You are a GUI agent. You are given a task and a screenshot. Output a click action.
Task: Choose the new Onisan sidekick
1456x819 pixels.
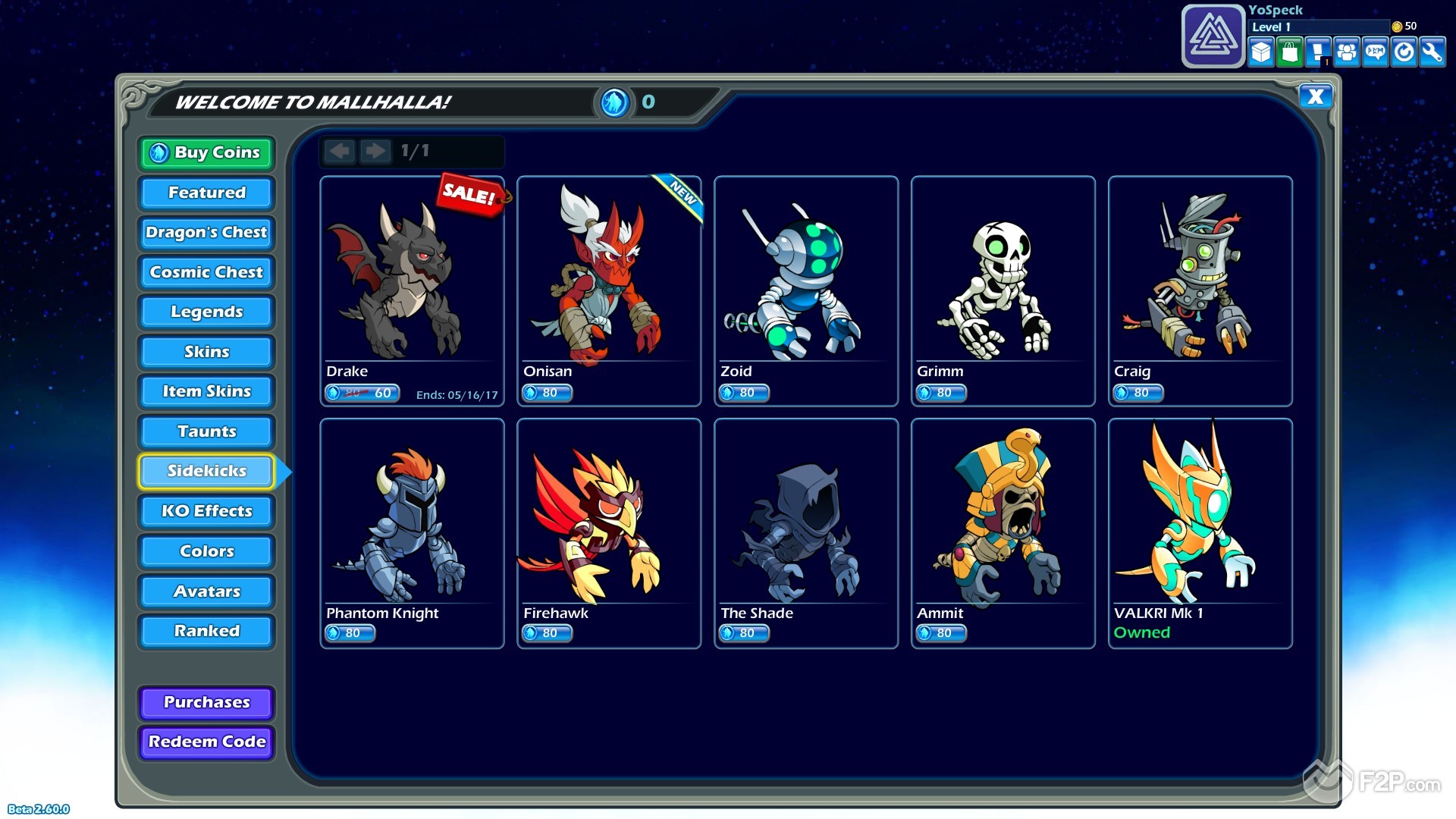(609, 290)
